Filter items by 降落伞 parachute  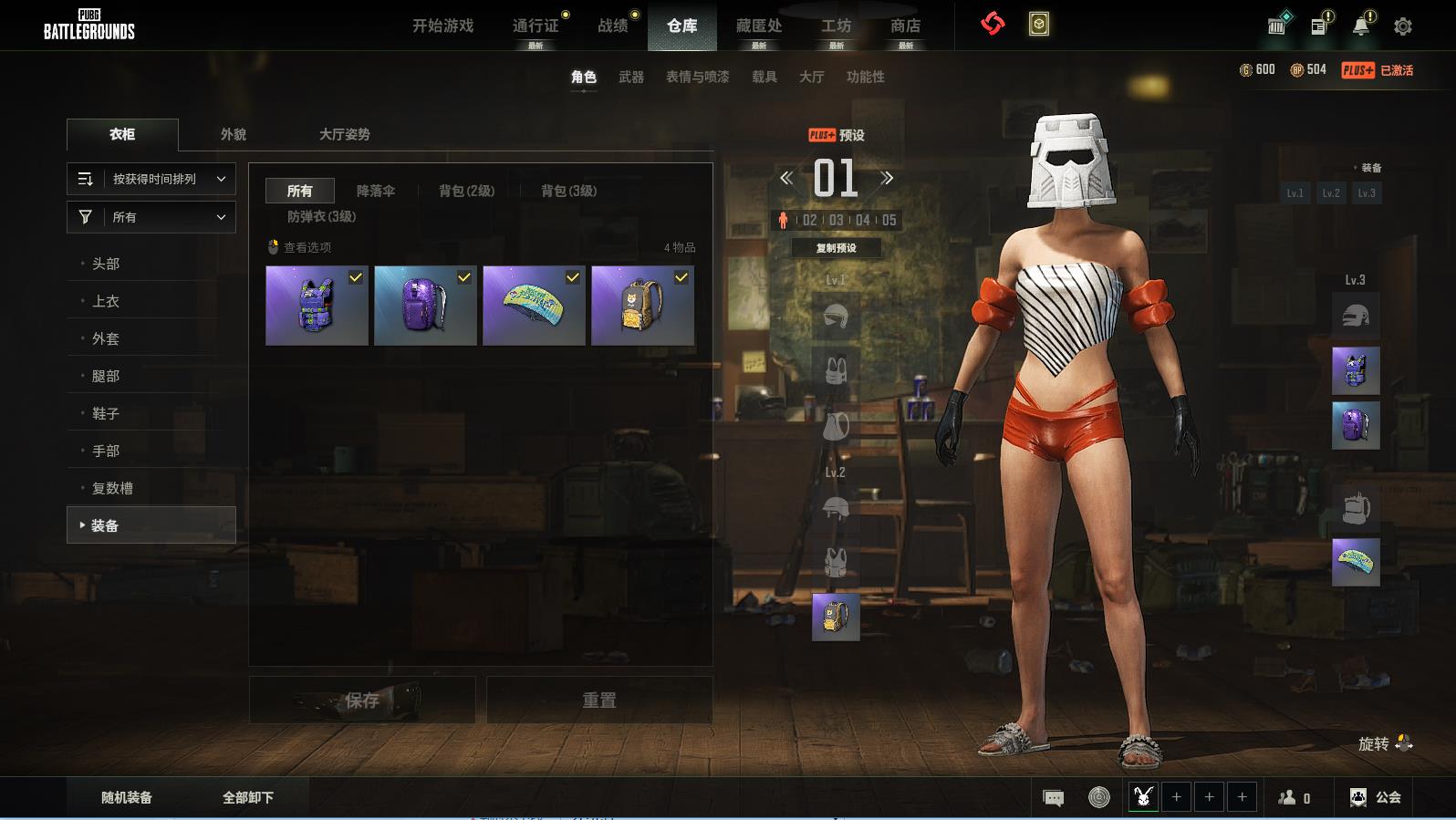pos(376,191)
